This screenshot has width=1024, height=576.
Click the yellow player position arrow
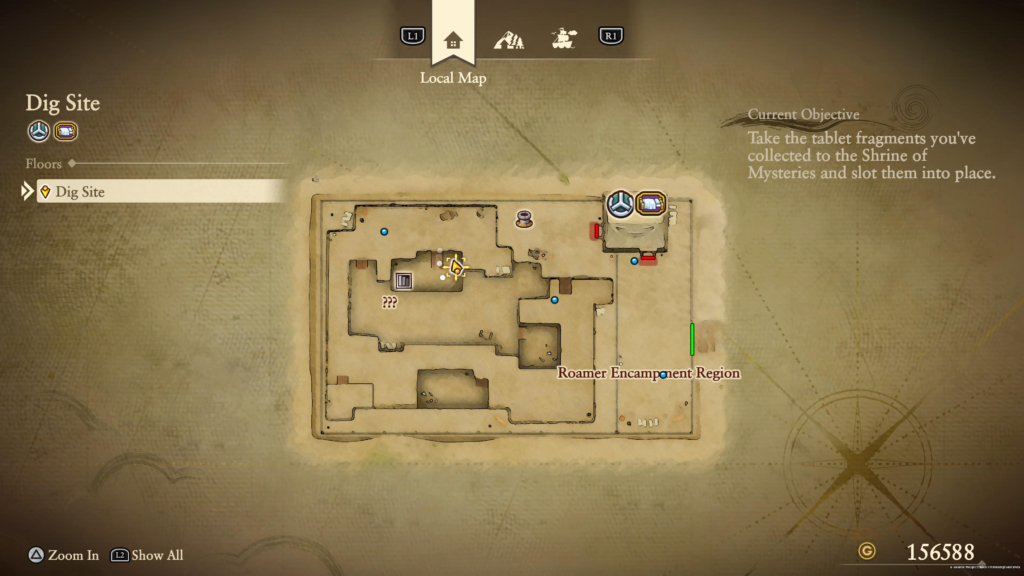coord(457,267)
